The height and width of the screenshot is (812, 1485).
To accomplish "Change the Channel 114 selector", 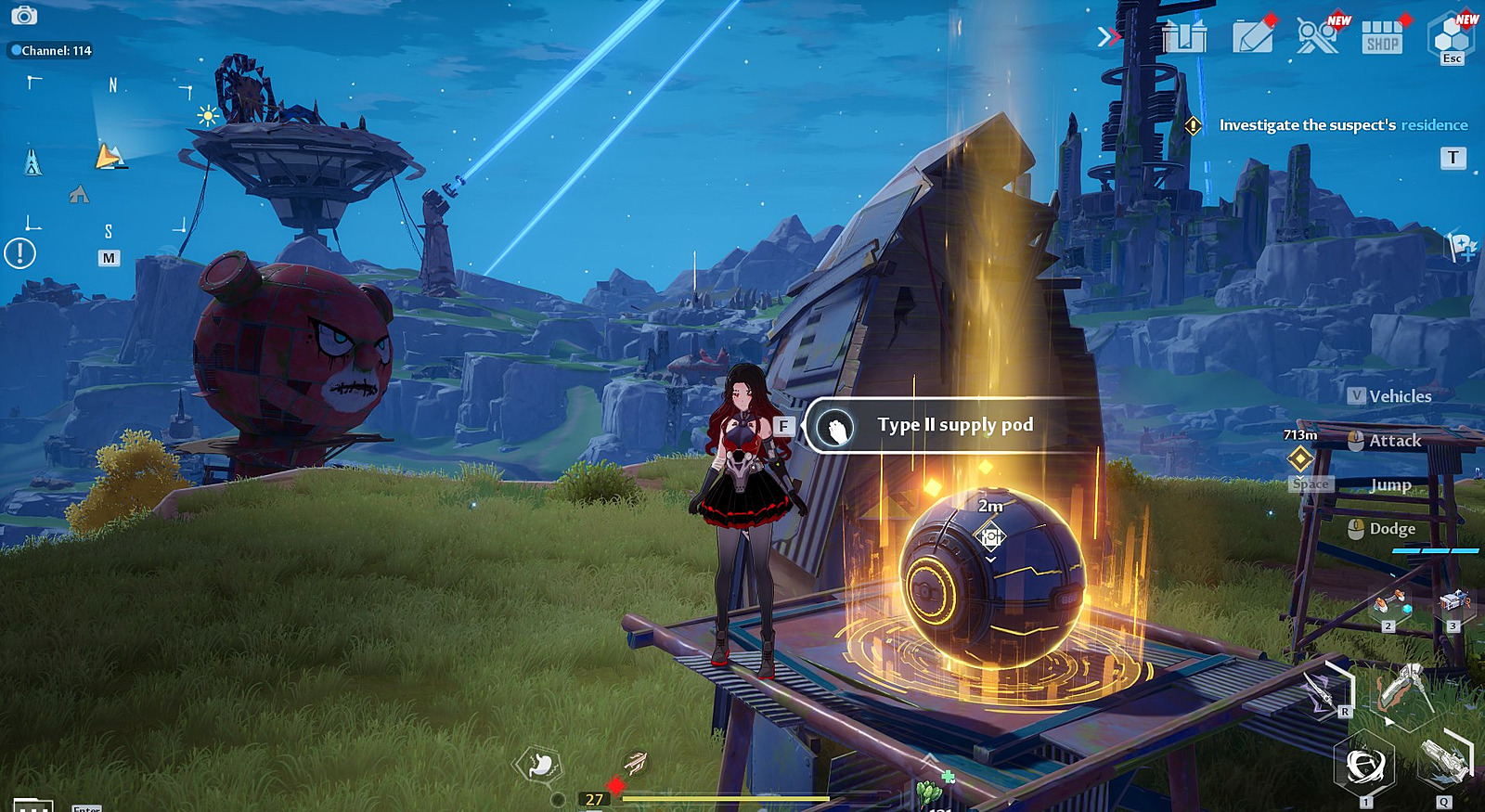I will click(52, 51).
